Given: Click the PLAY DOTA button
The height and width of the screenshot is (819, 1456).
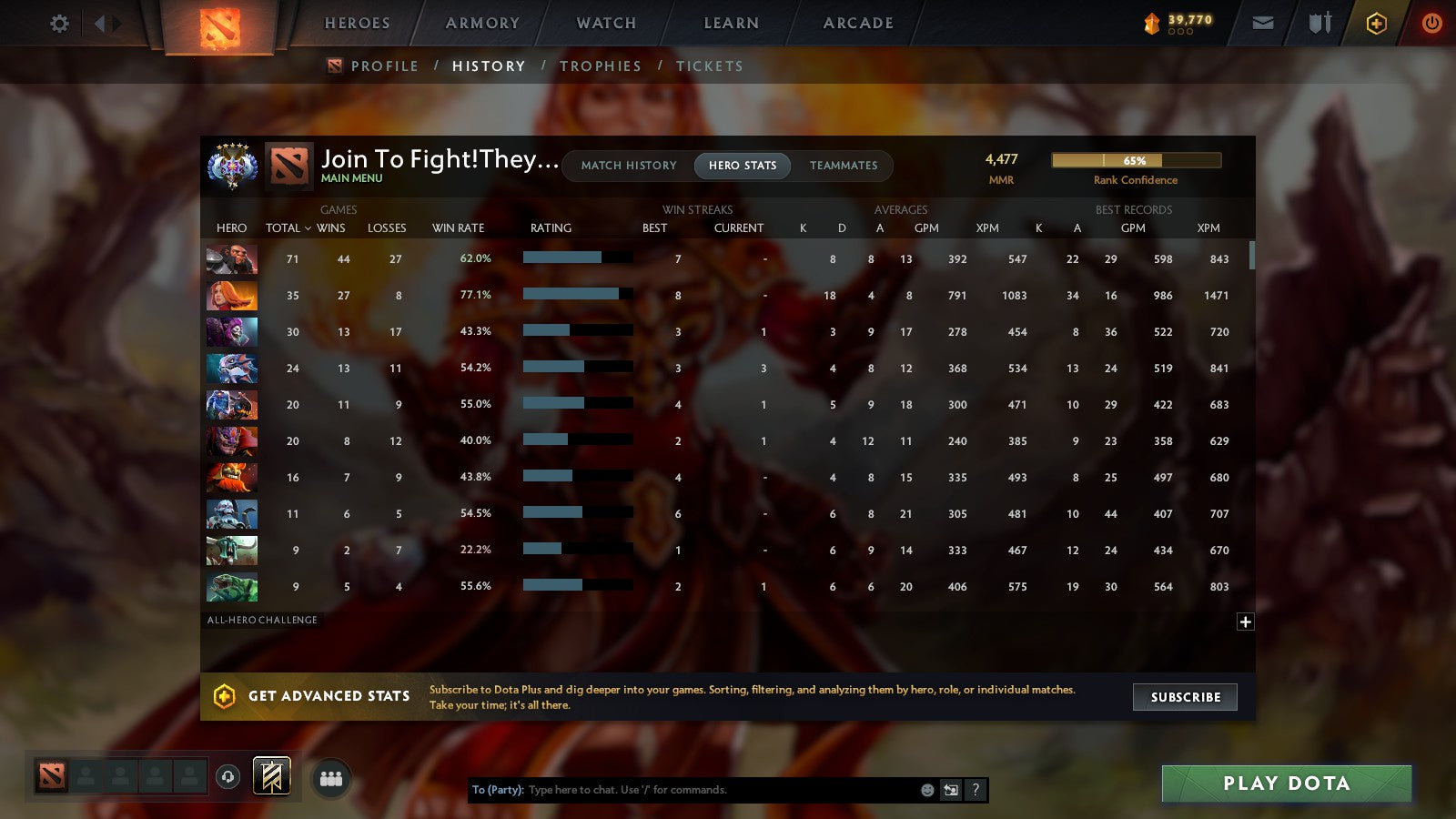Looking at the screenshot, I should tap(1285, 783).
